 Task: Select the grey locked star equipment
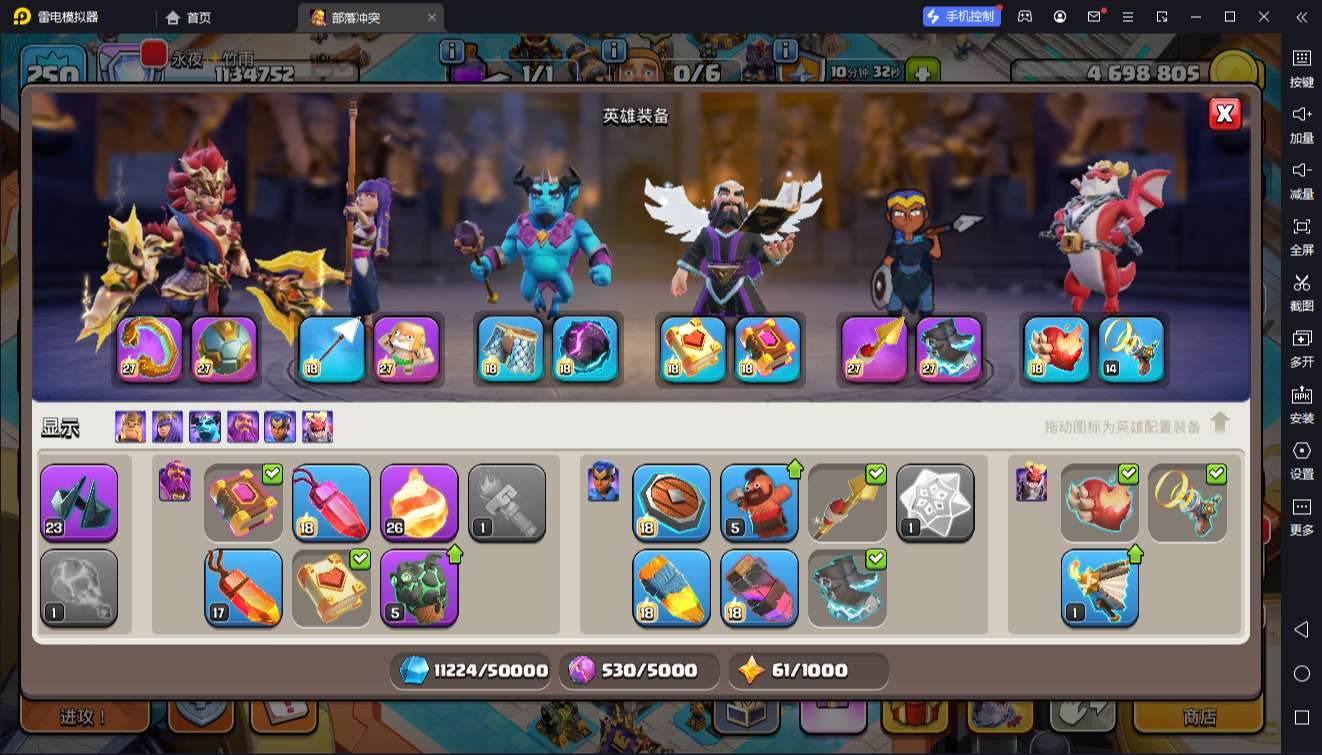click(x=935, y=502)
